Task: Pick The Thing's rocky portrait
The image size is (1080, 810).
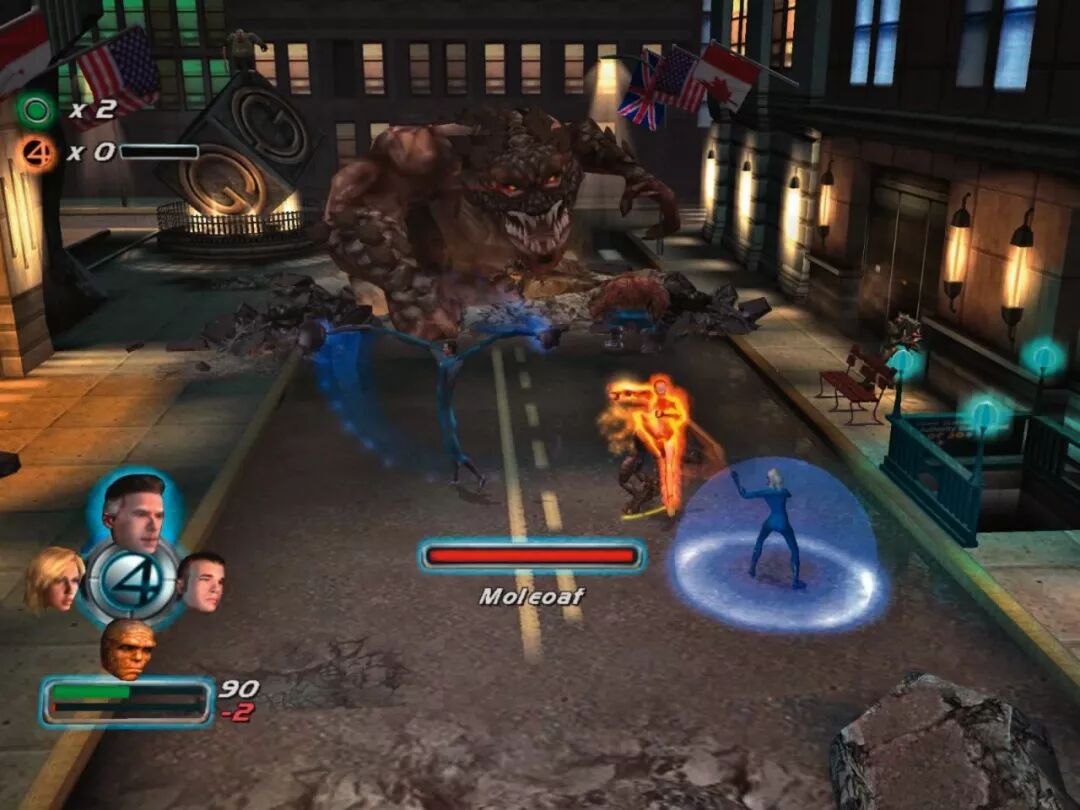Action: click(128, 647)
